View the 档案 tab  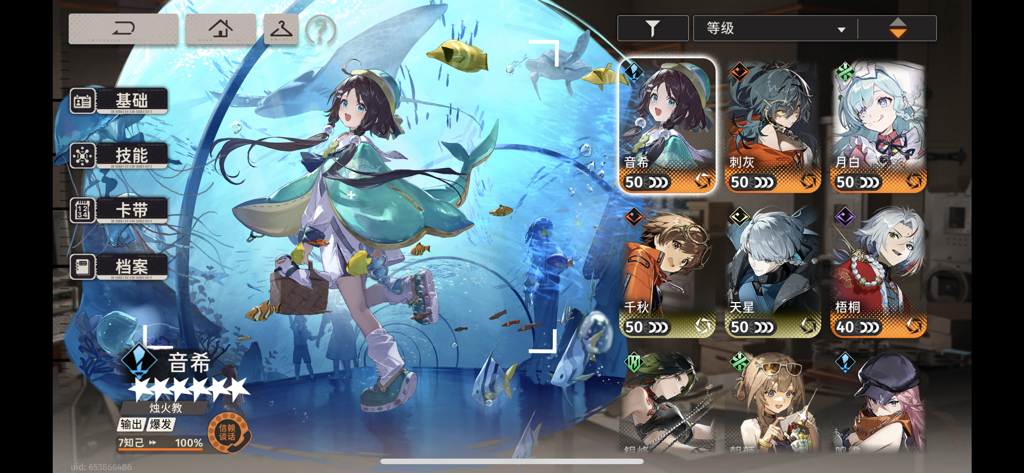[119, 266]
